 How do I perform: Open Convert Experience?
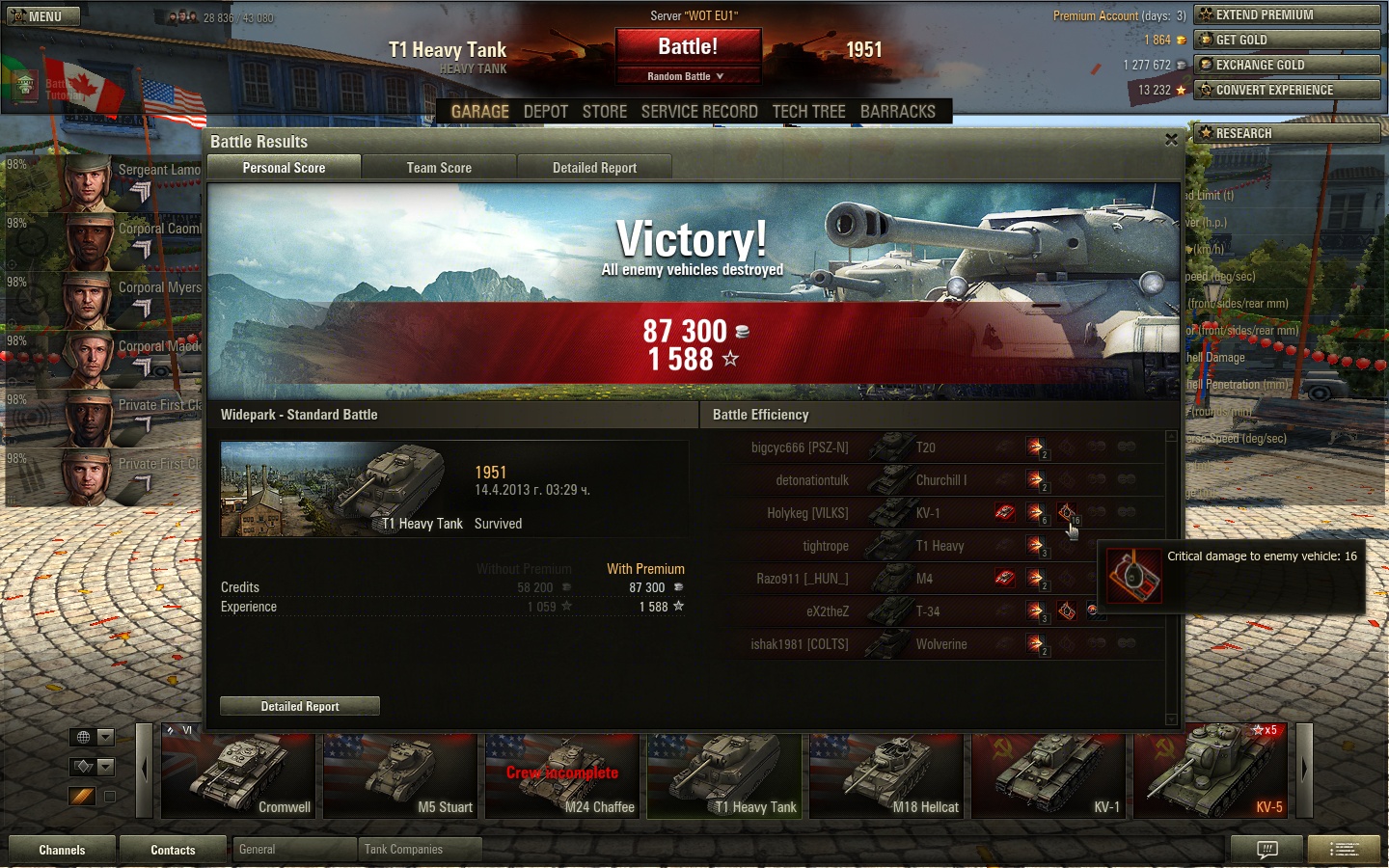coord(1287,90)
